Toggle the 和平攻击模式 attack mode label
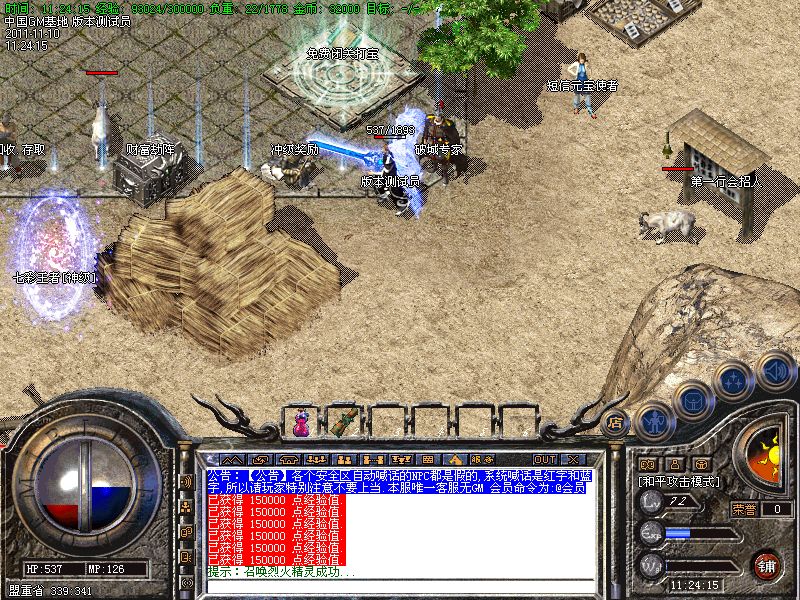Image resolution: width=800 pixels, height=600 pixels. [680, 481]
